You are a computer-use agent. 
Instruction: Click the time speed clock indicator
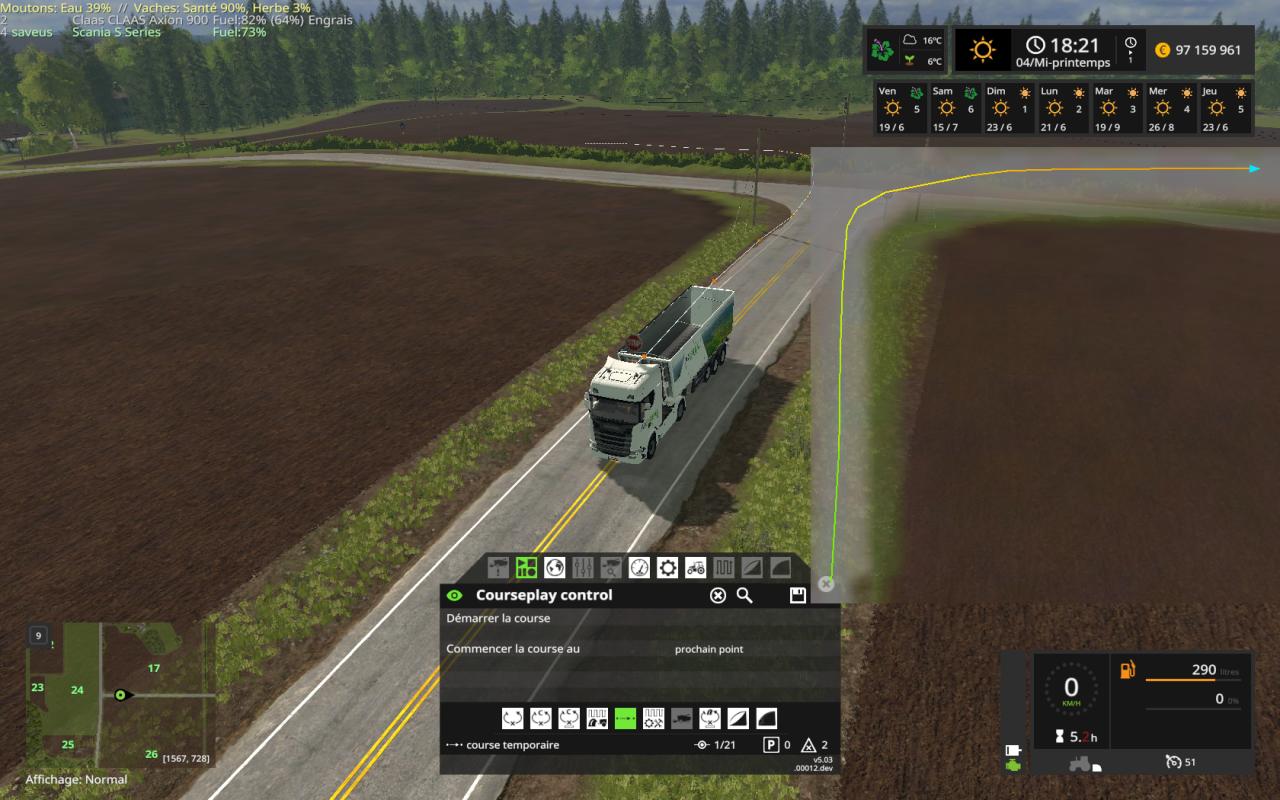click(x=1130, y=49)
